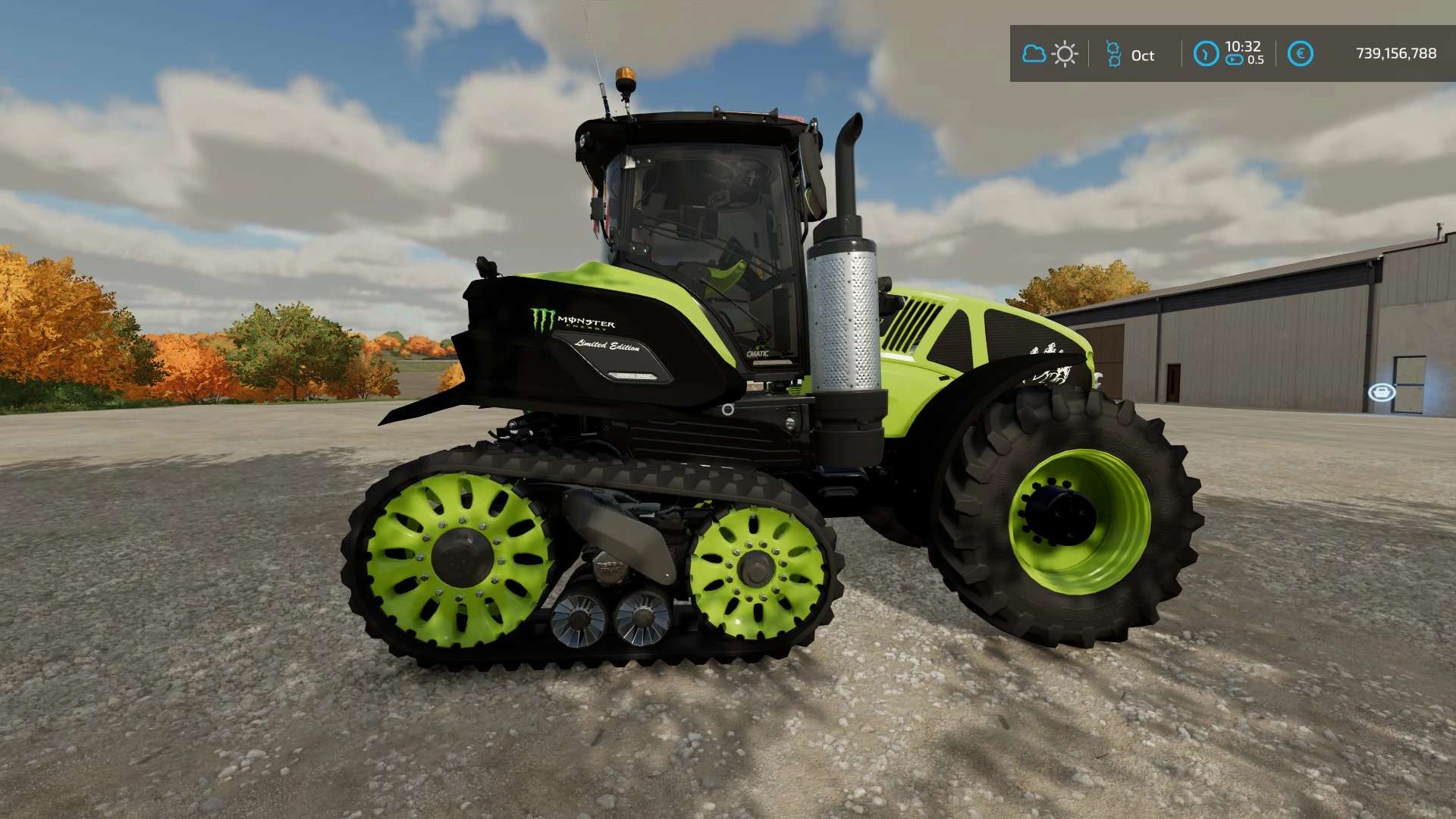Click the euro money icon

click(1300, 54)
